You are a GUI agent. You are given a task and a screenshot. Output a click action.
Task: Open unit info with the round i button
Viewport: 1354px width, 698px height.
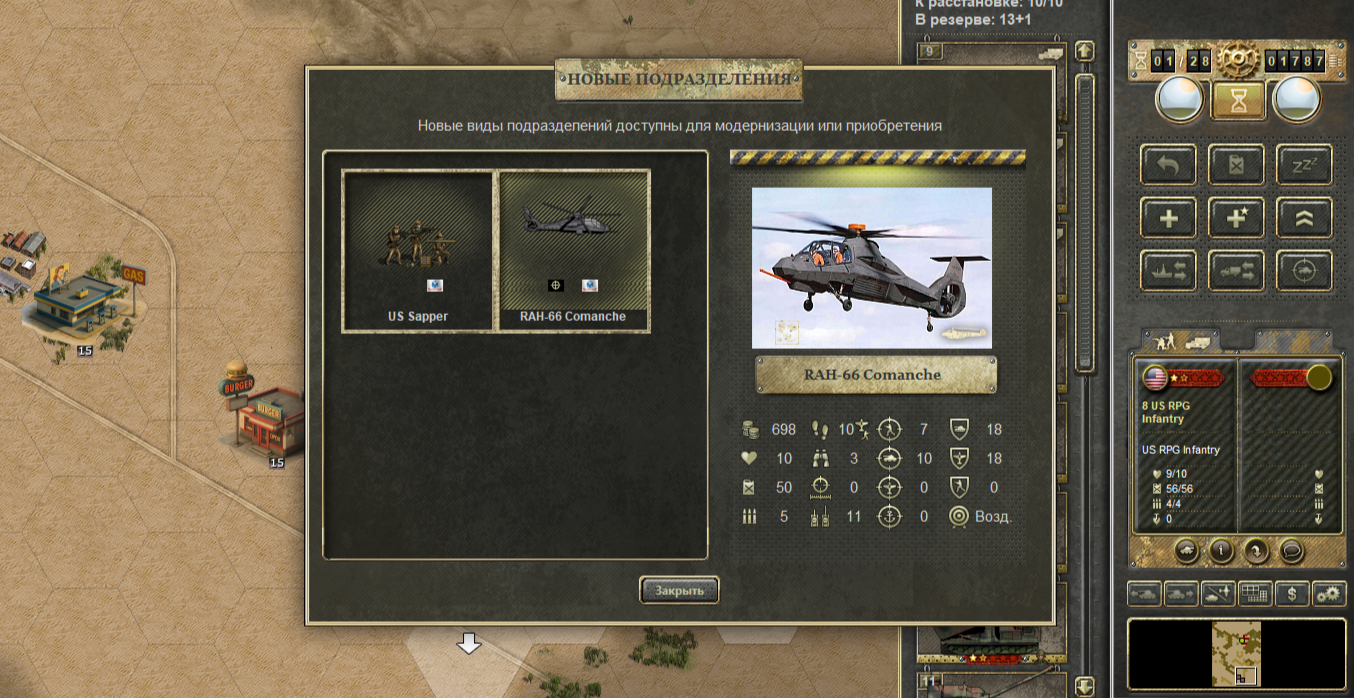coord(1220,549)
